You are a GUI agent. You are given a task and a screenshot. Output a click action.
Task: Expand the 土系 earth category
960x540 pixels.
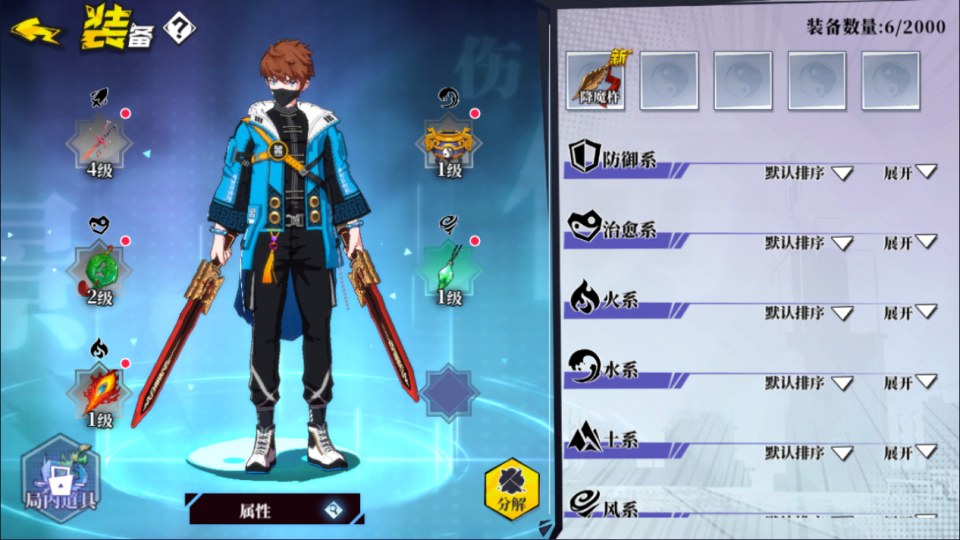pos(911,453)
